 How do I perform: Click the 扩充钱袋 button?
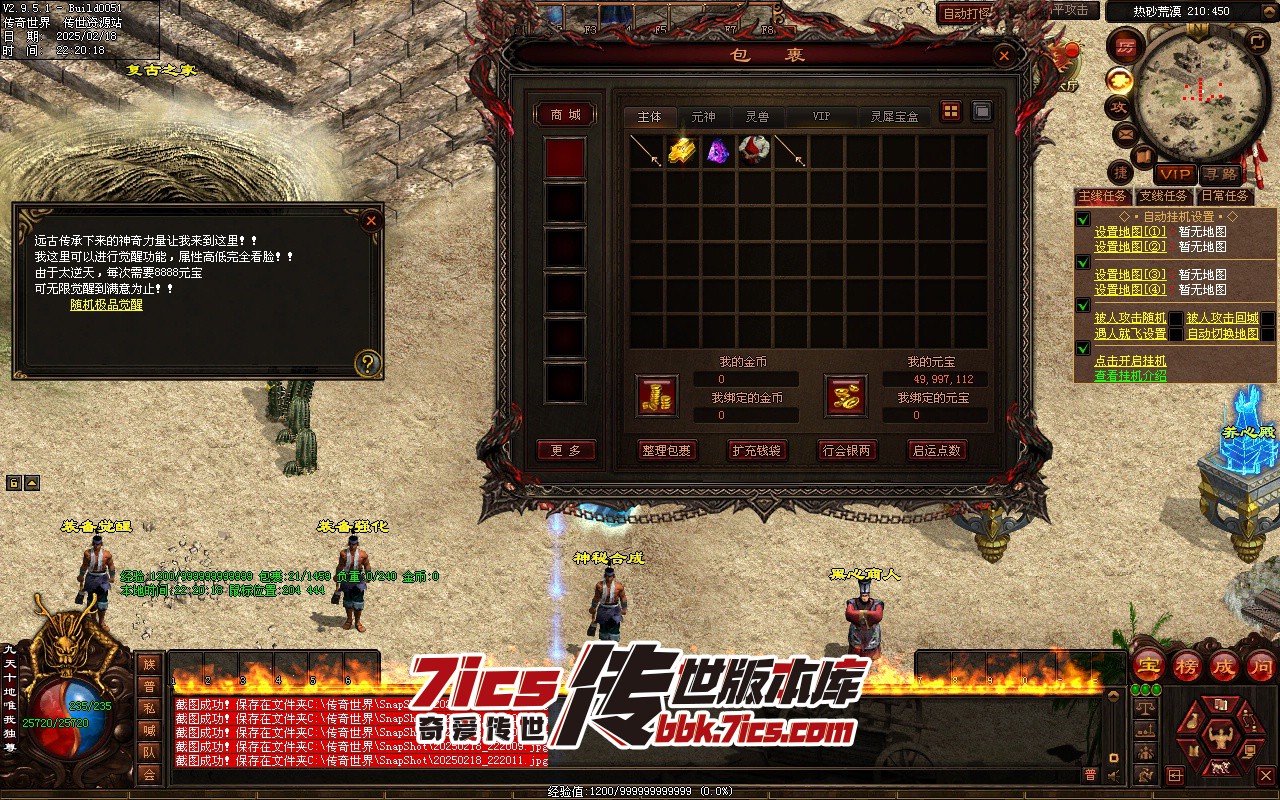coord(756,450)
